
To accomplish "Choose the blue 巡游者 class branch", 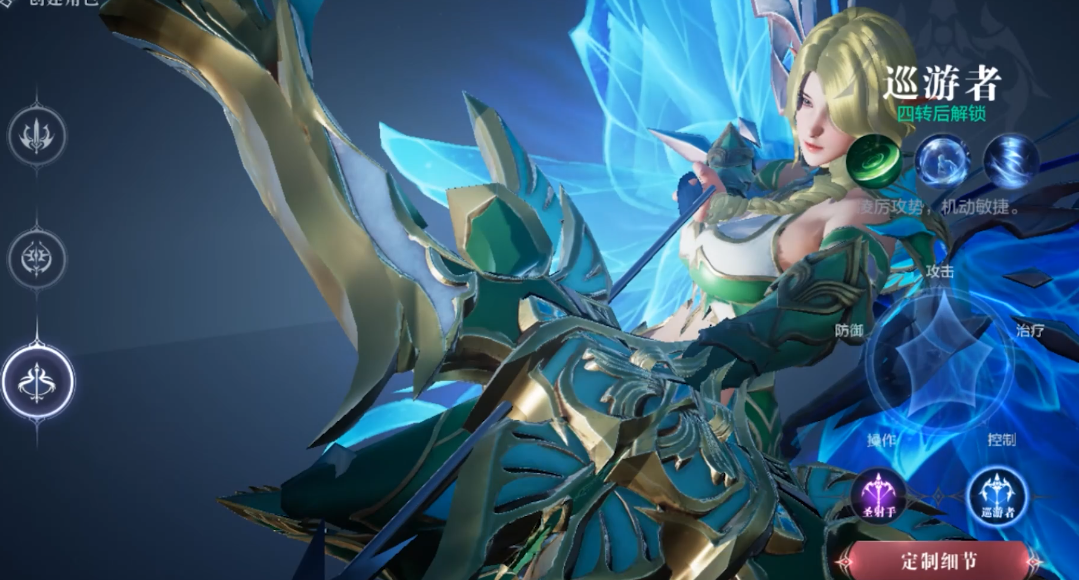I will click(997, 495).
